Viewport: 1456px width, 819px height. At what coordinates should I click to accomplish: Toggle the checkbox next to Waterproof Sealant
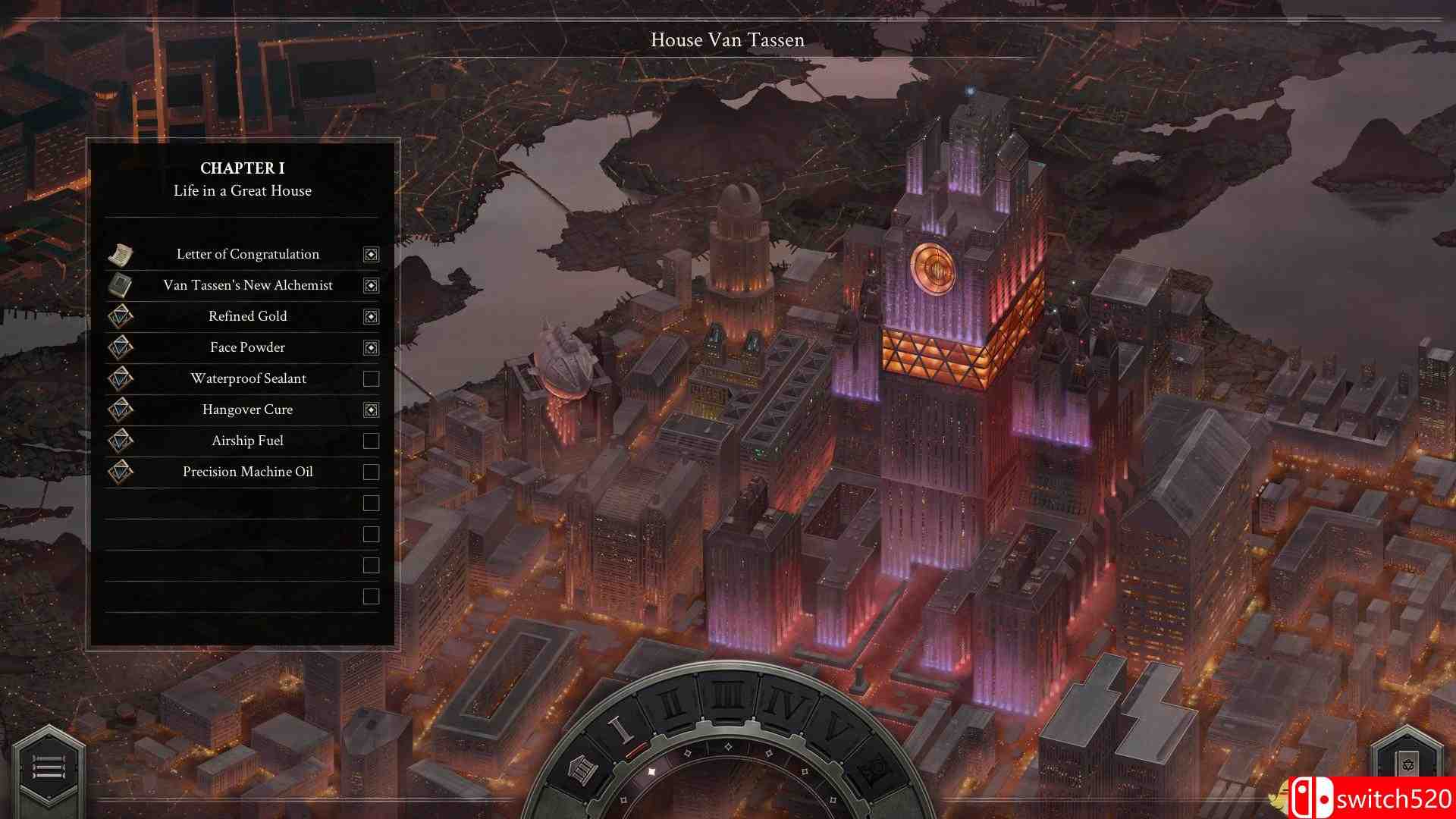pos(371,378)
